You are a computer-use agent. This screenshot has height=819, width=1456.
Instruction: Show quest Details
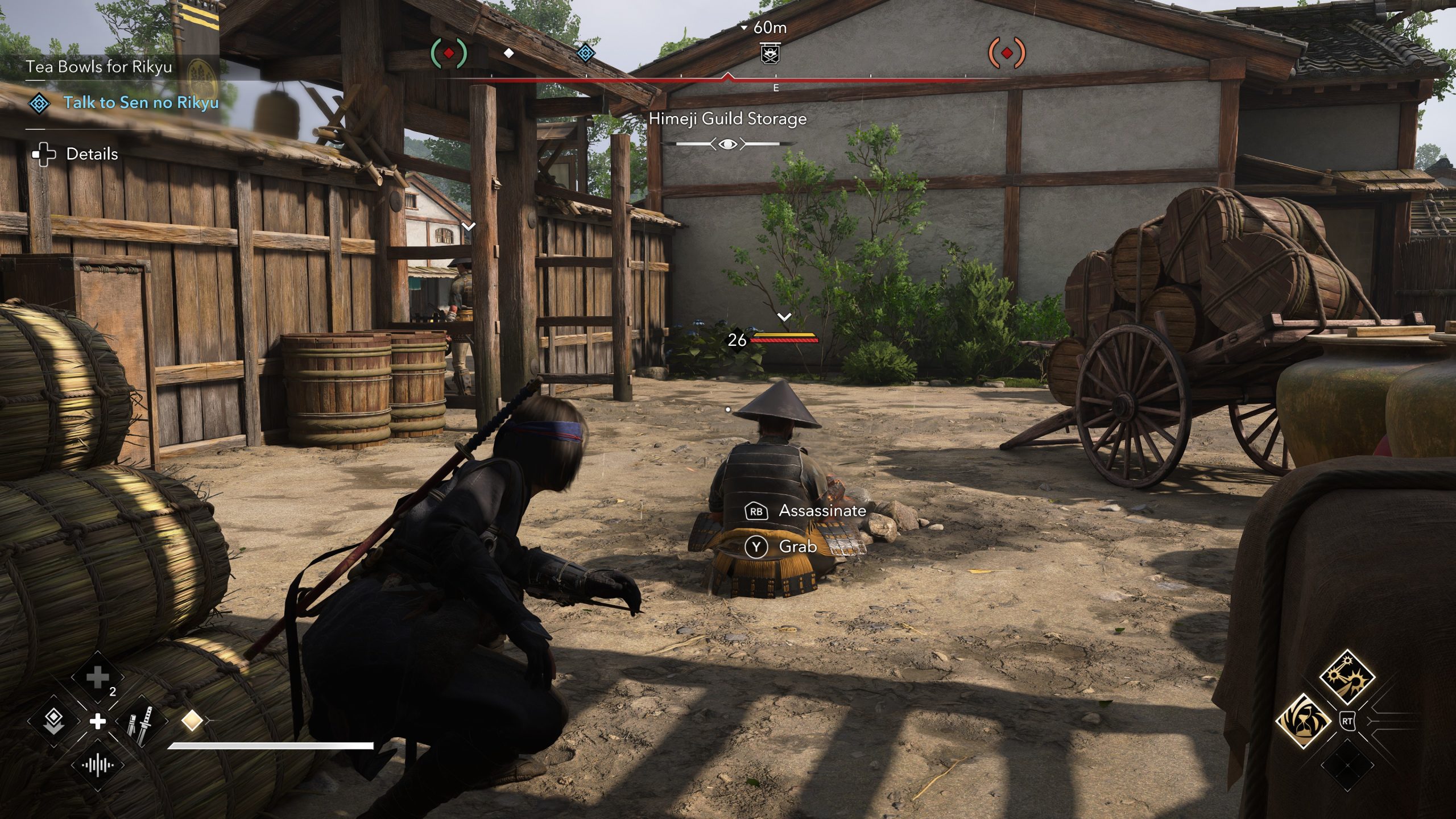[x=92, y=154]
